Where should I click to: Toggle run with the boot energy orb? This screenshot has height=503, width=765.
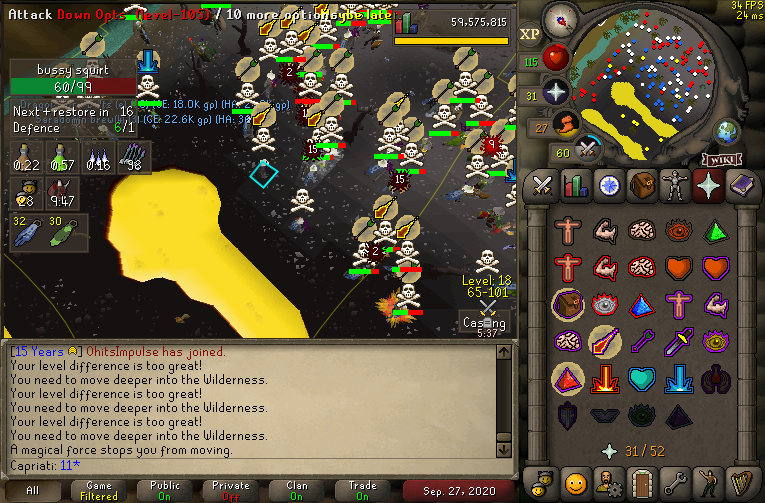tap(565, 125)
